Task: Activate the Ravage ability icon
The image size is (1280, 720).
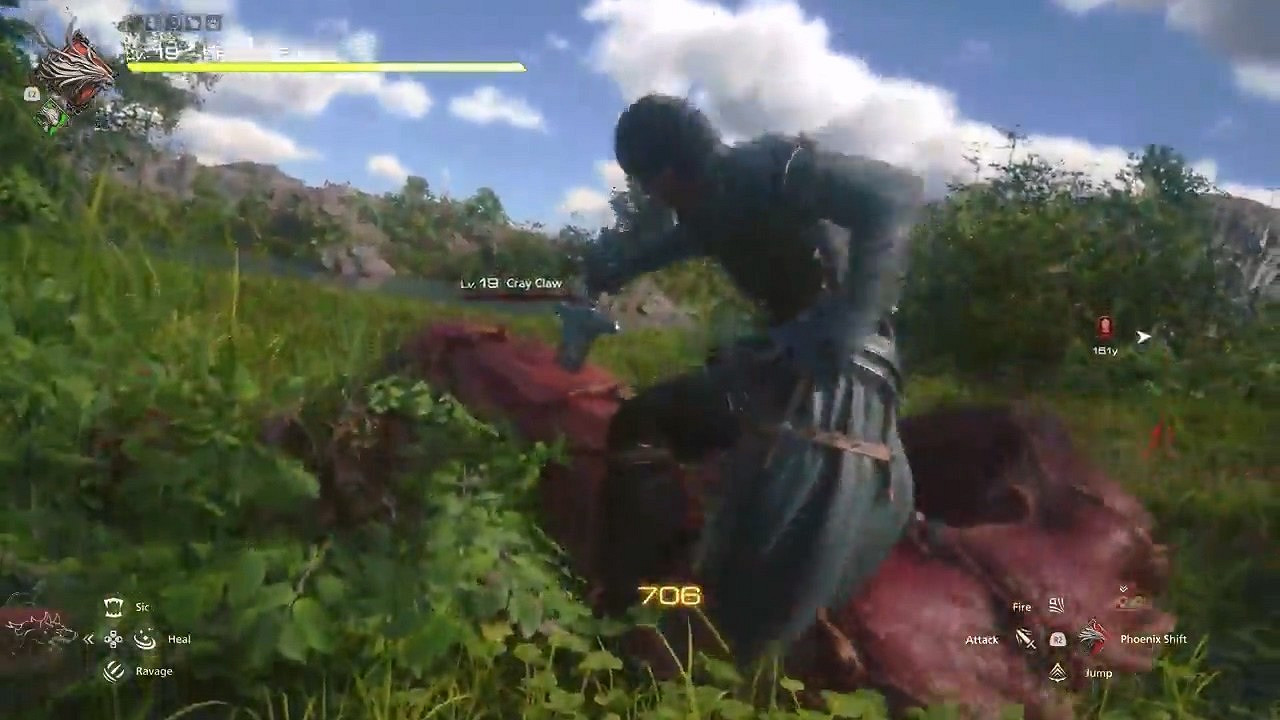Action: [x=113, y=671]
